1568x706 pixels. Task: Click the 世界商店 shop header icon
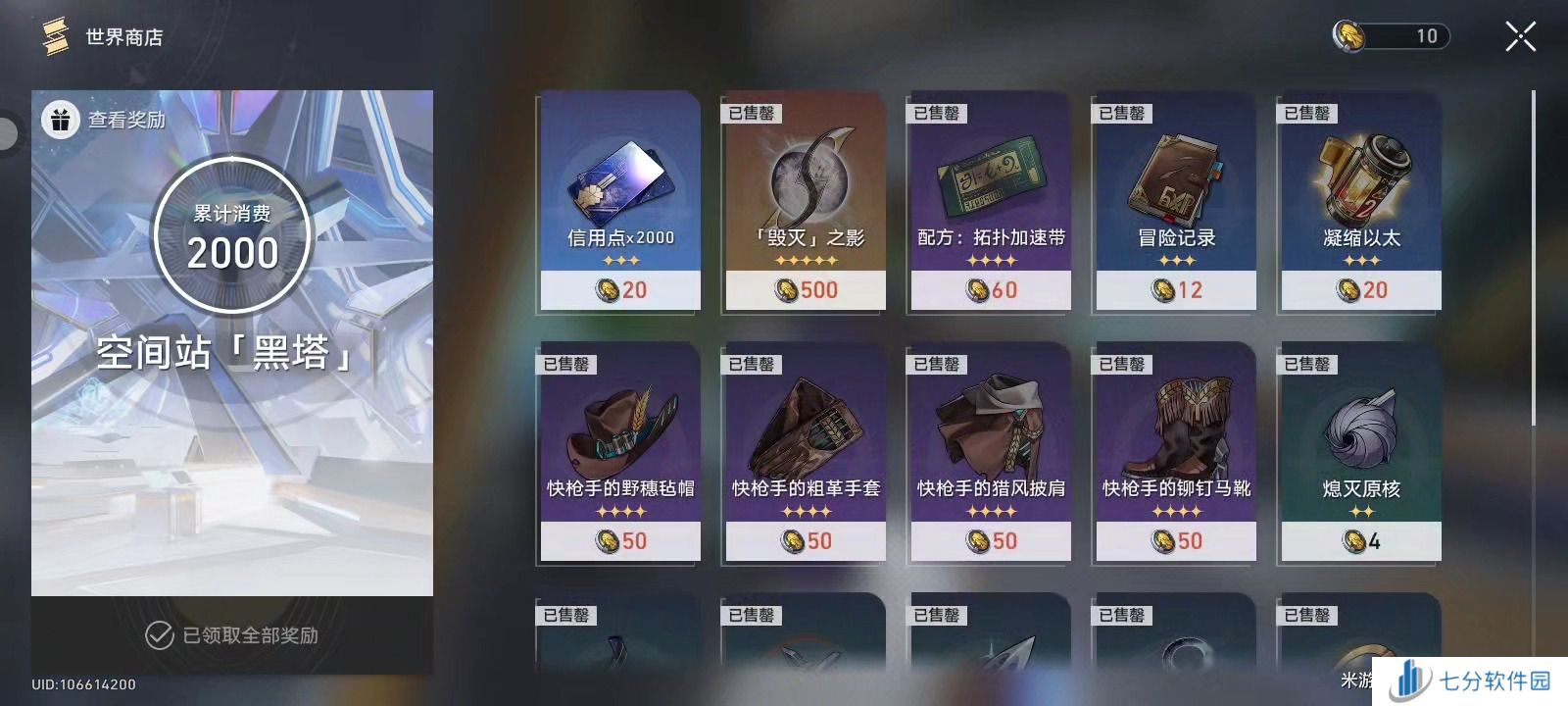point(56,36)
